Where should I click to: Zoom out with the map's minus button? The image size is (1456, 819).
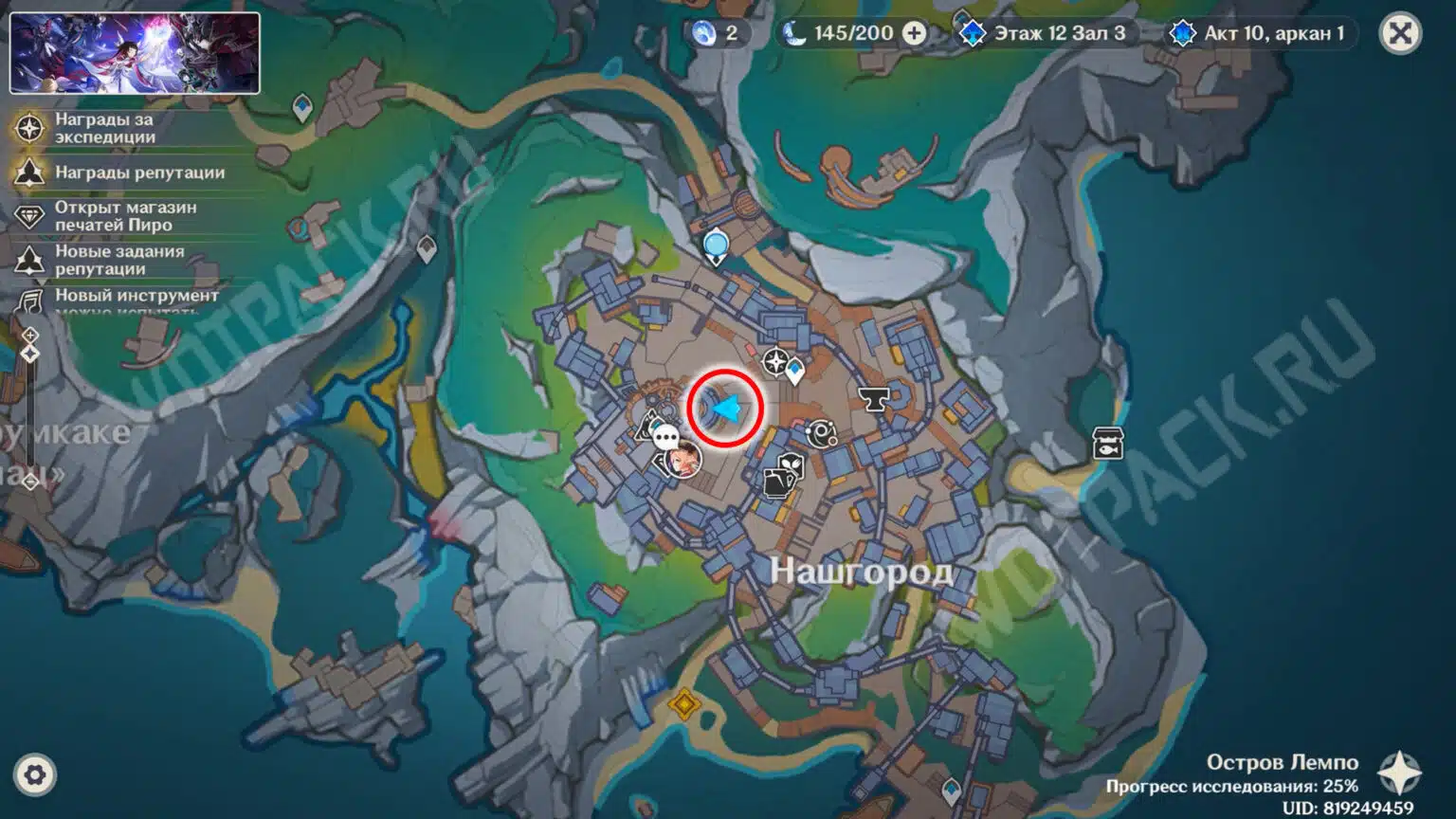30,482
